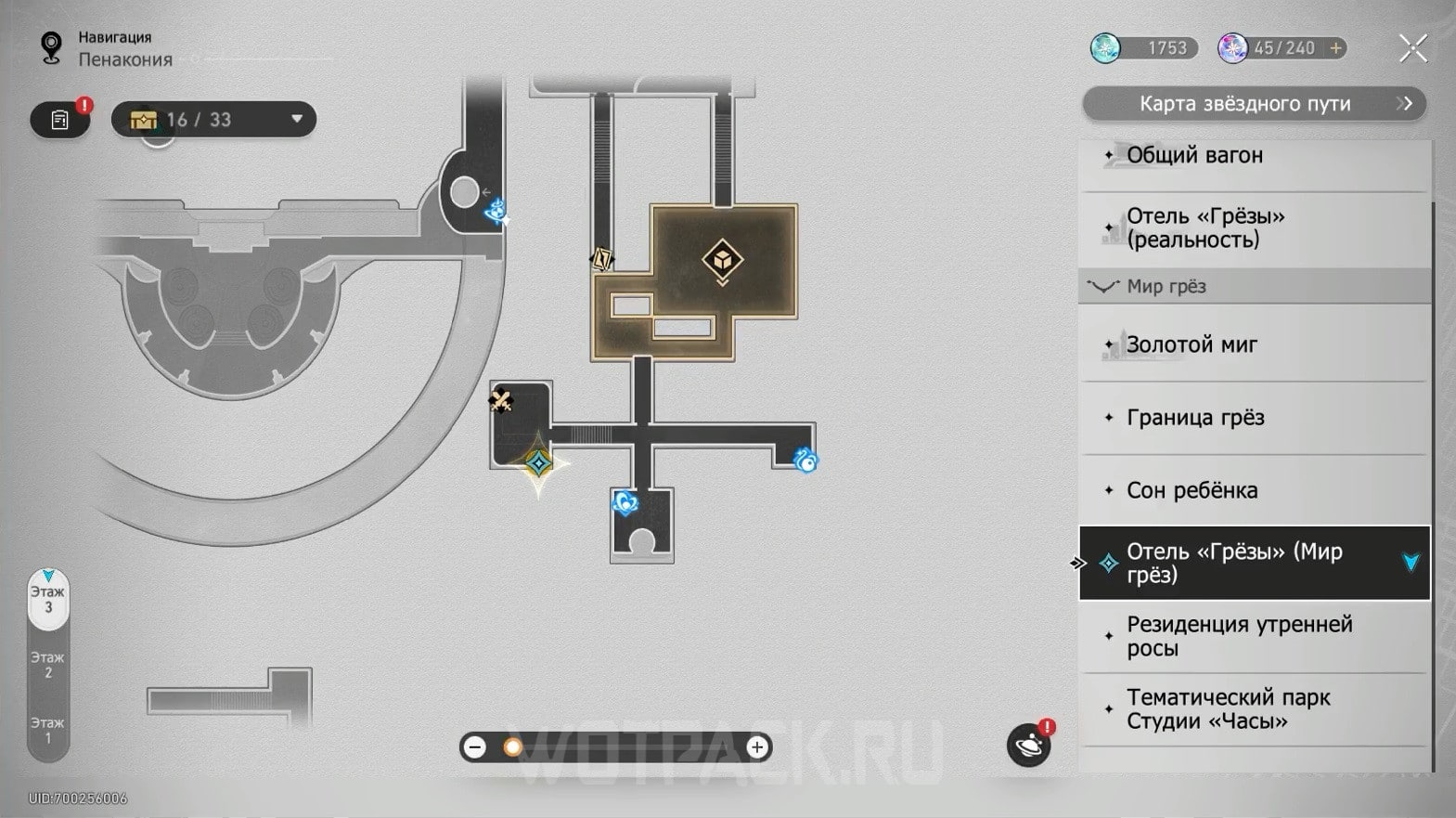Expand the 16/33 chest counter dropdown
This screenshot has width=1456, height=818.
click(x=295, y=119)
